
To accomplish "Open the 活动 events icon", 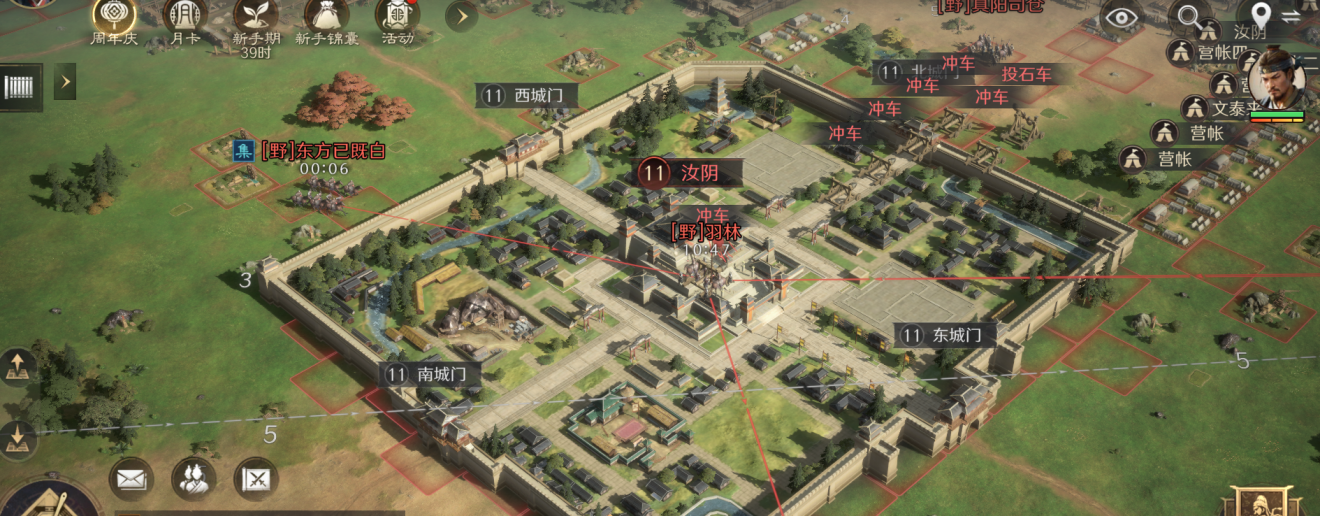I will point(397,16).
